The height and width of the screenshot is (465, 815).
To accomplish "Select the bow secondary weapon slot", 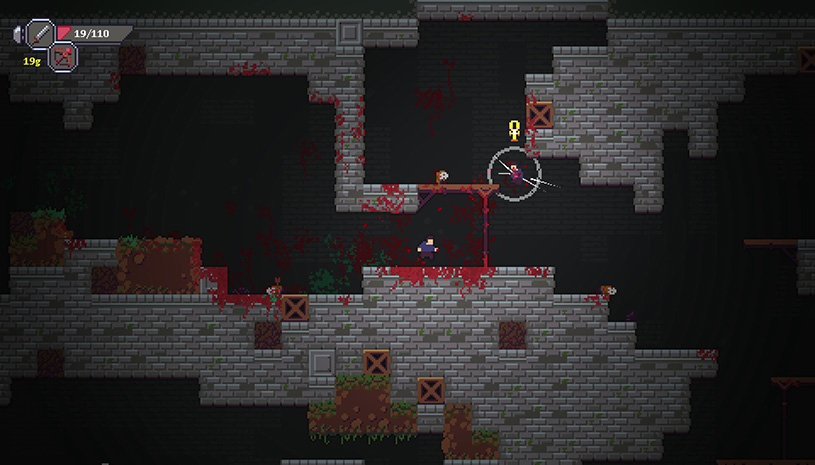I will 63,58.
